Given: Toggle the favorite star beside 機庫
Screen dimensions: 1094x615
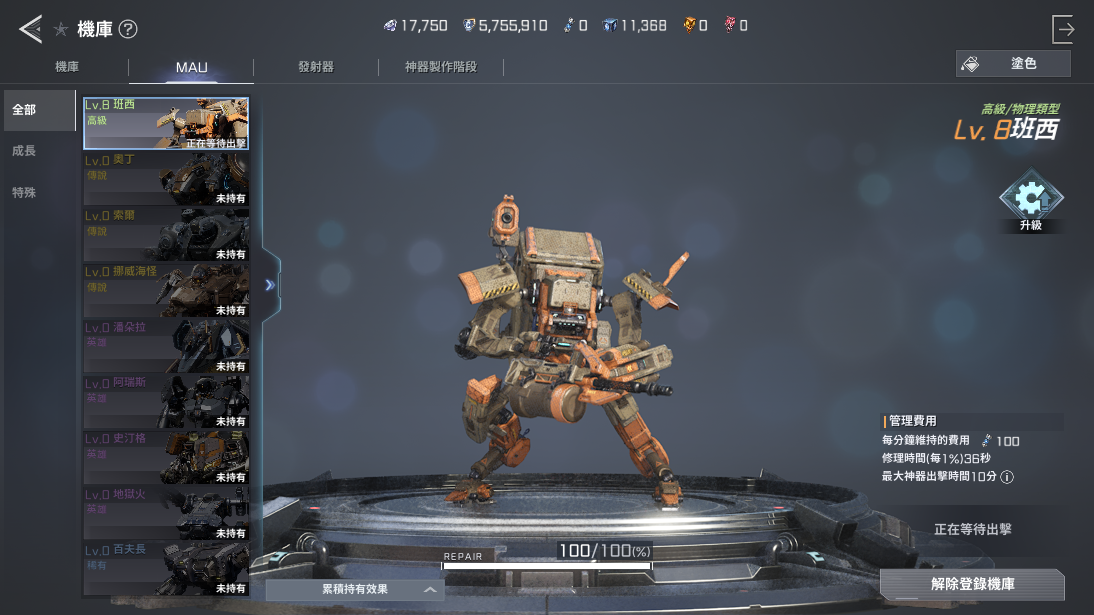Looking at the screenshot, I should (61, 29).
